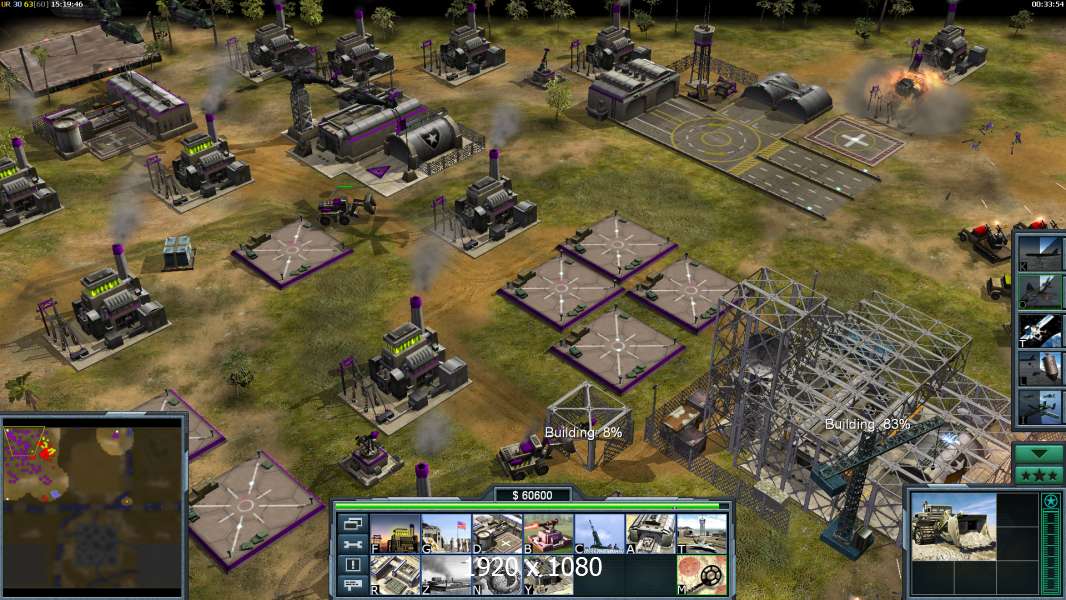Build an Airfield with the control tower icon
The height and width of the screenshot is (600, 1066).
click(x=701, y=534)
